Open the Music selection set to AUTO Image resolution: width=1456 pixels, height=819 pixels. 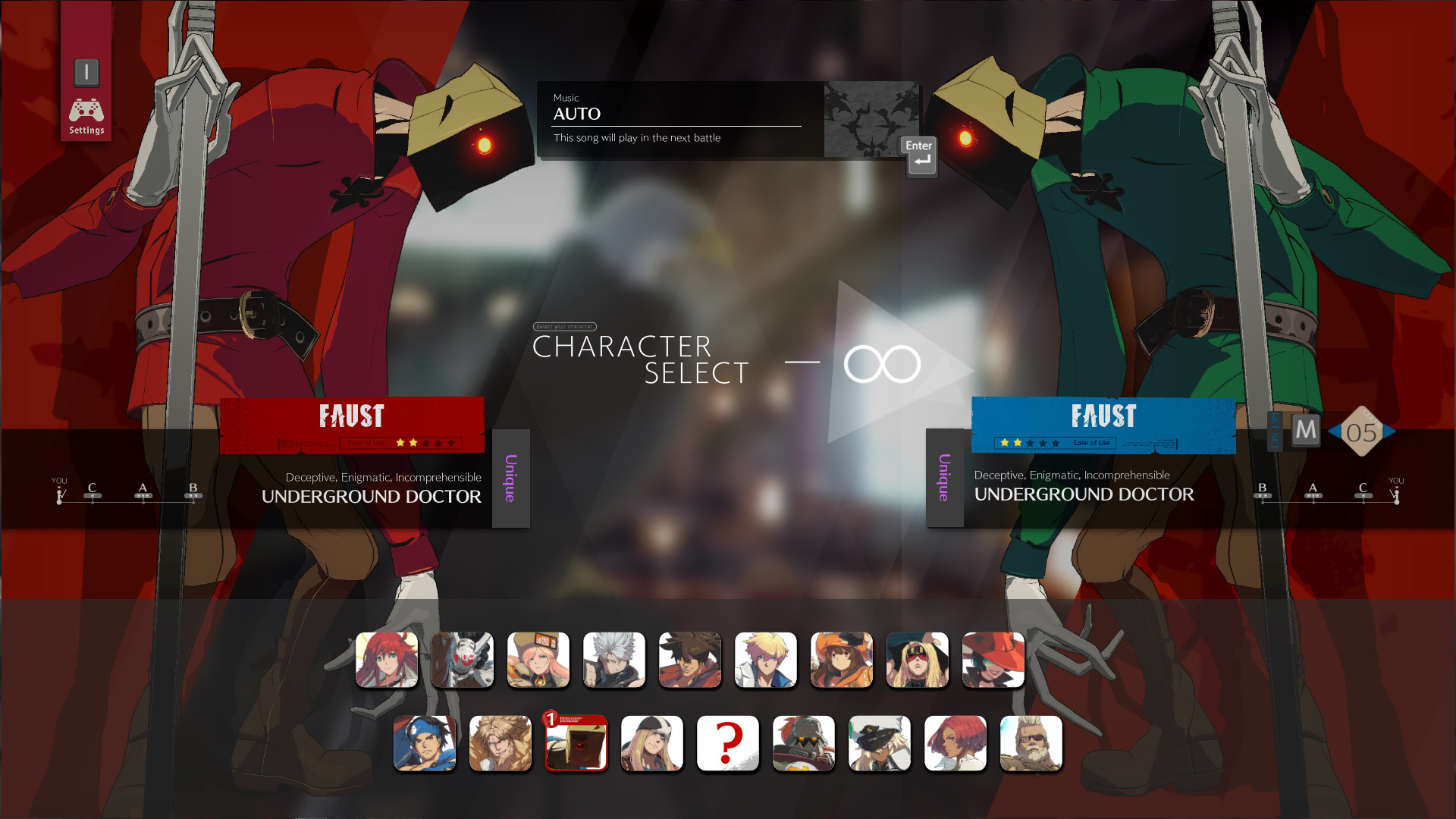point(675,114)
